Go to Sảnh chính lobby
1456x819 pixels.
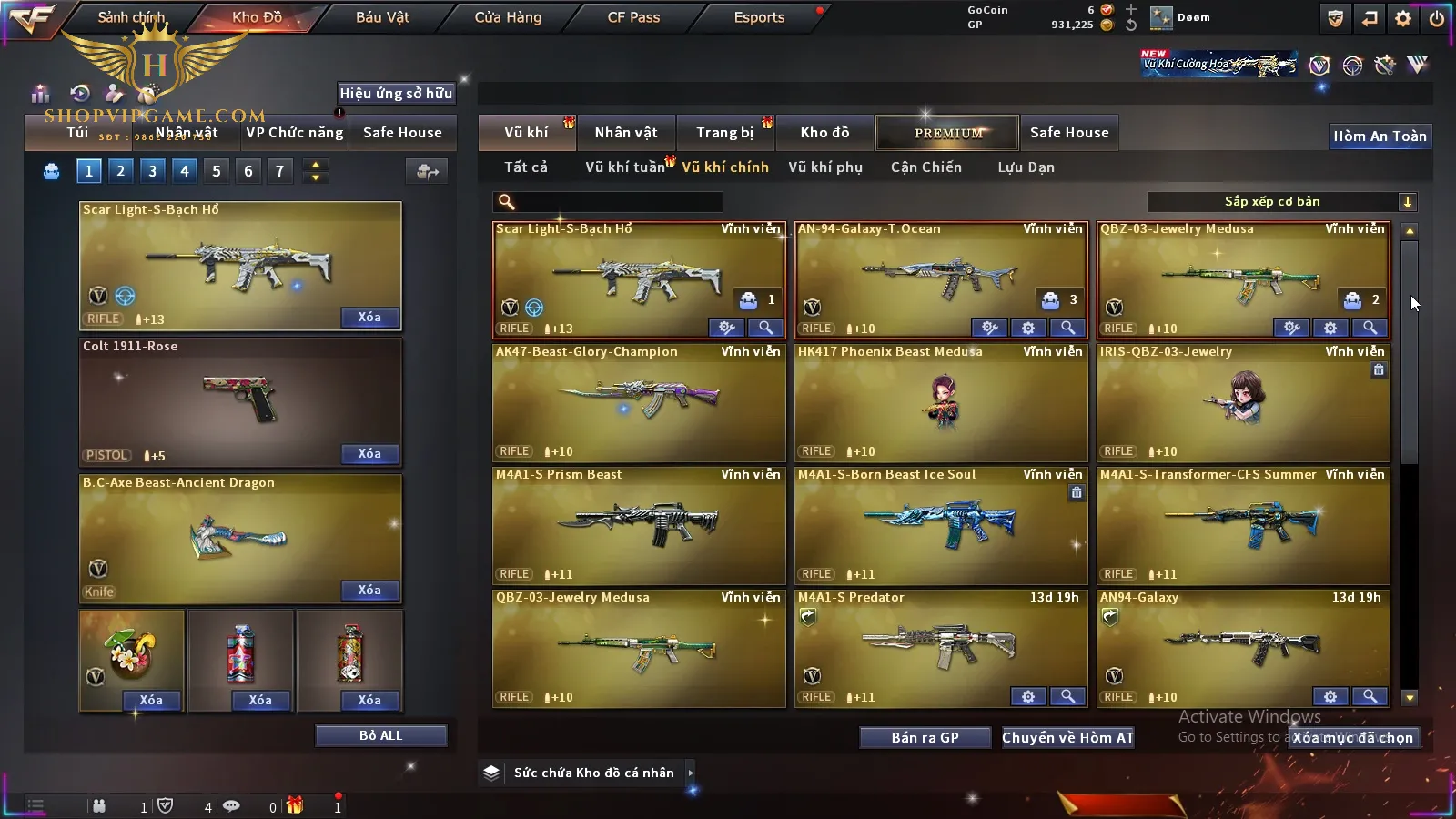point(131,17)
